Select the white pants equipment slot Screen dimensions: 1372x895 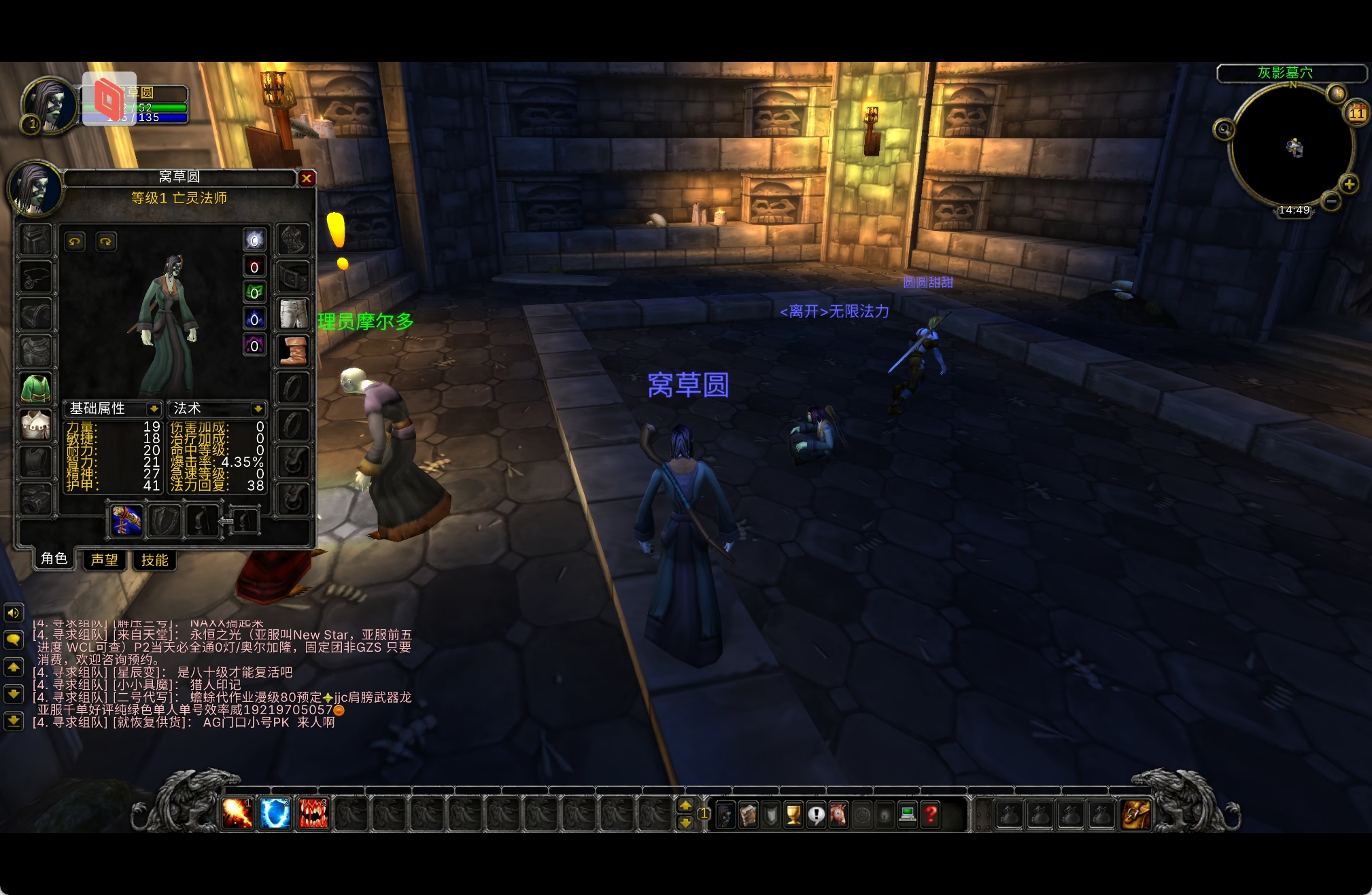tap(294, 314)
